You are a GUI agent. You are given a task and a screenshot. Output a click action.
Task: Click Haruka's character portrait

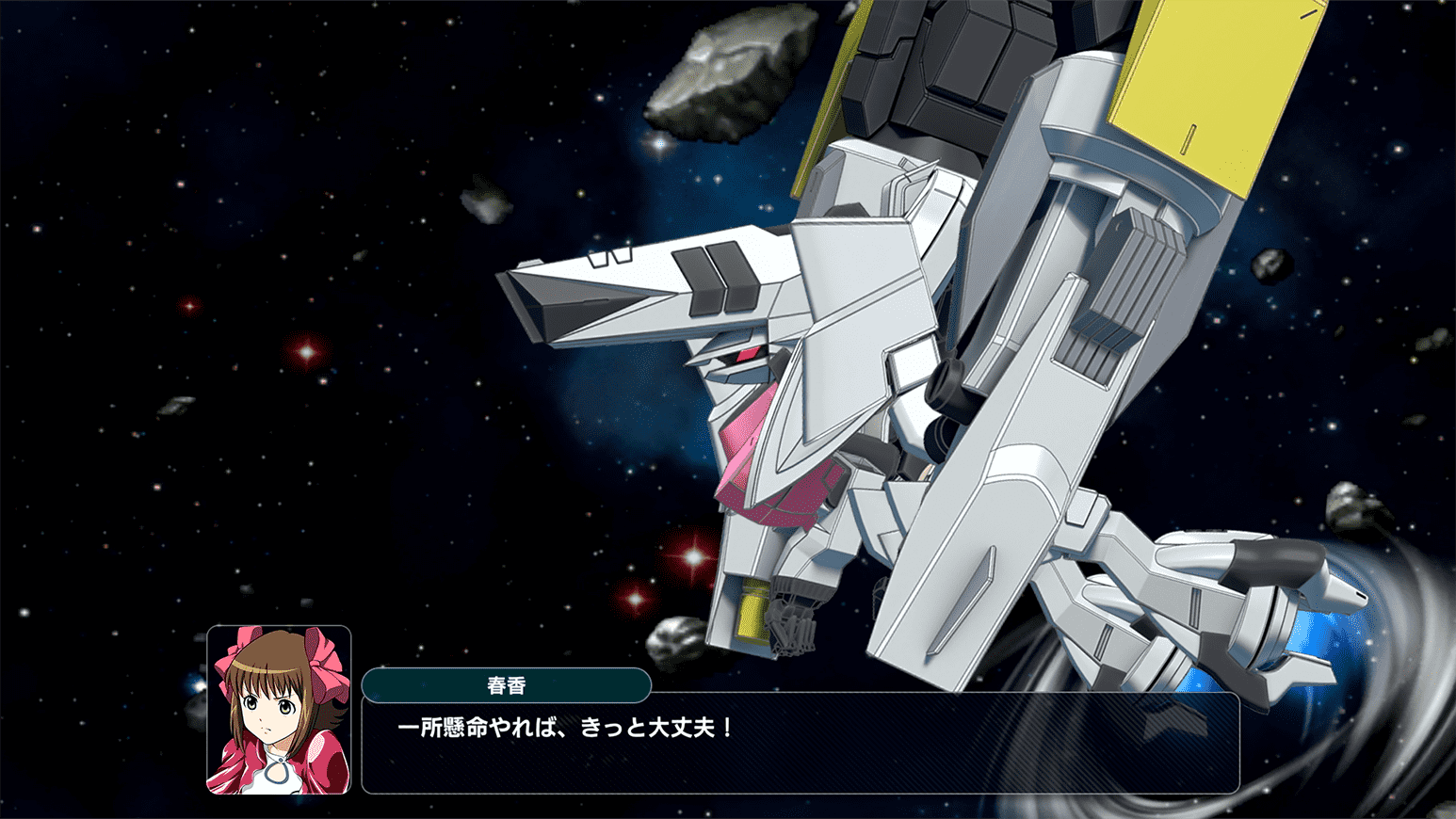pyautogui.click(x=279, y=710)
